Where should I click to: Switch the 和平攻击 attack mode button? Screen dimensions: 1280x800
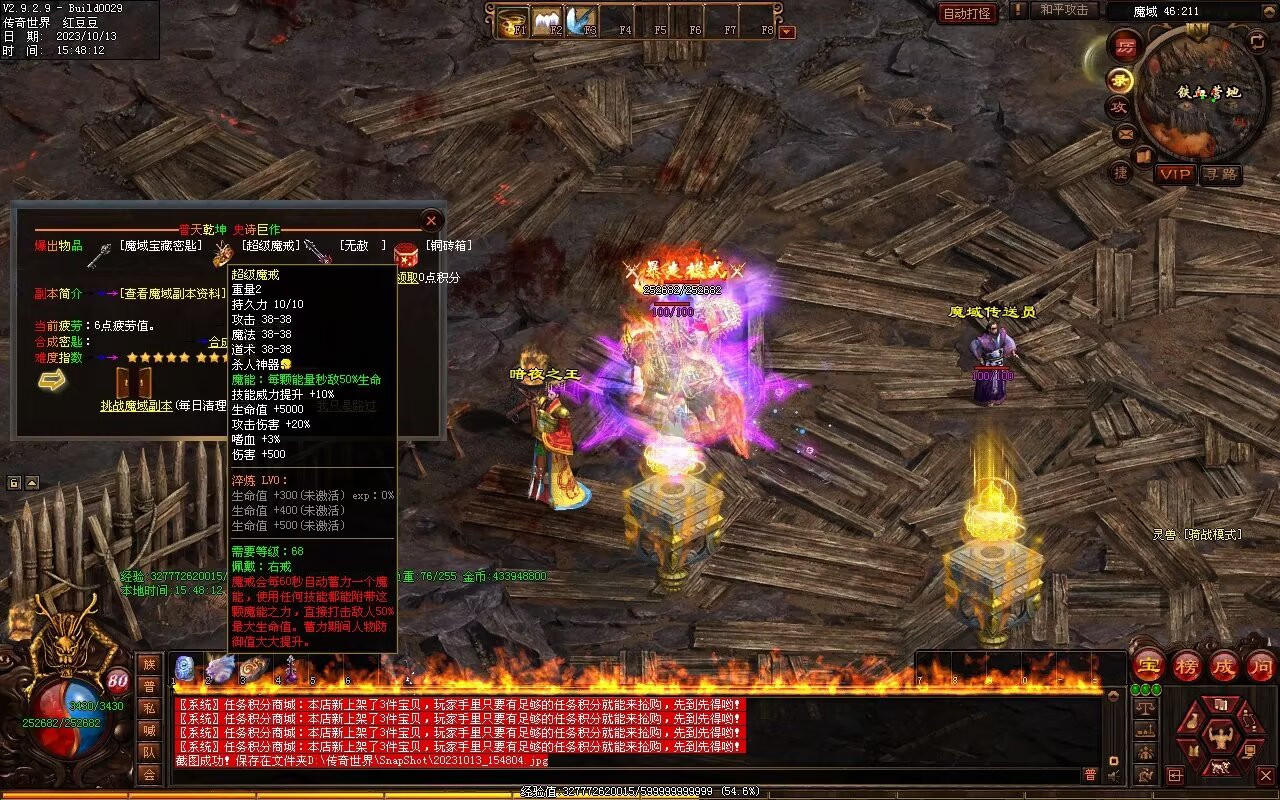click(x=1064, y=10)
